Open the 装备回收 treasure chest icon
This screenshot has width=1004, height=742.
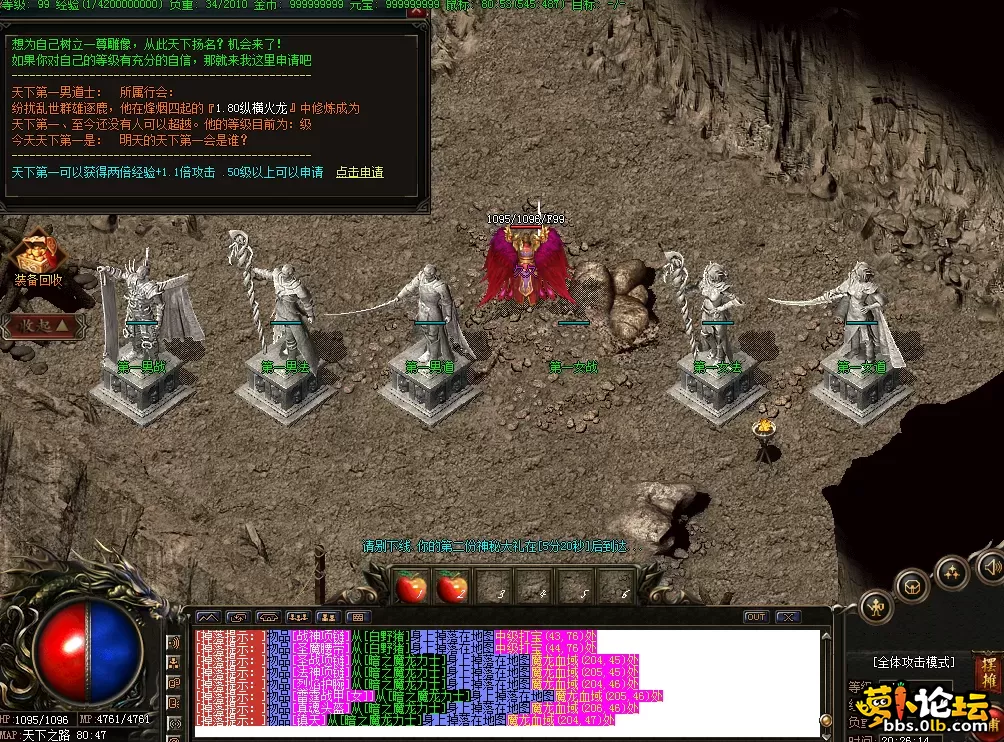pyautogui.click(x=38, y=252)
